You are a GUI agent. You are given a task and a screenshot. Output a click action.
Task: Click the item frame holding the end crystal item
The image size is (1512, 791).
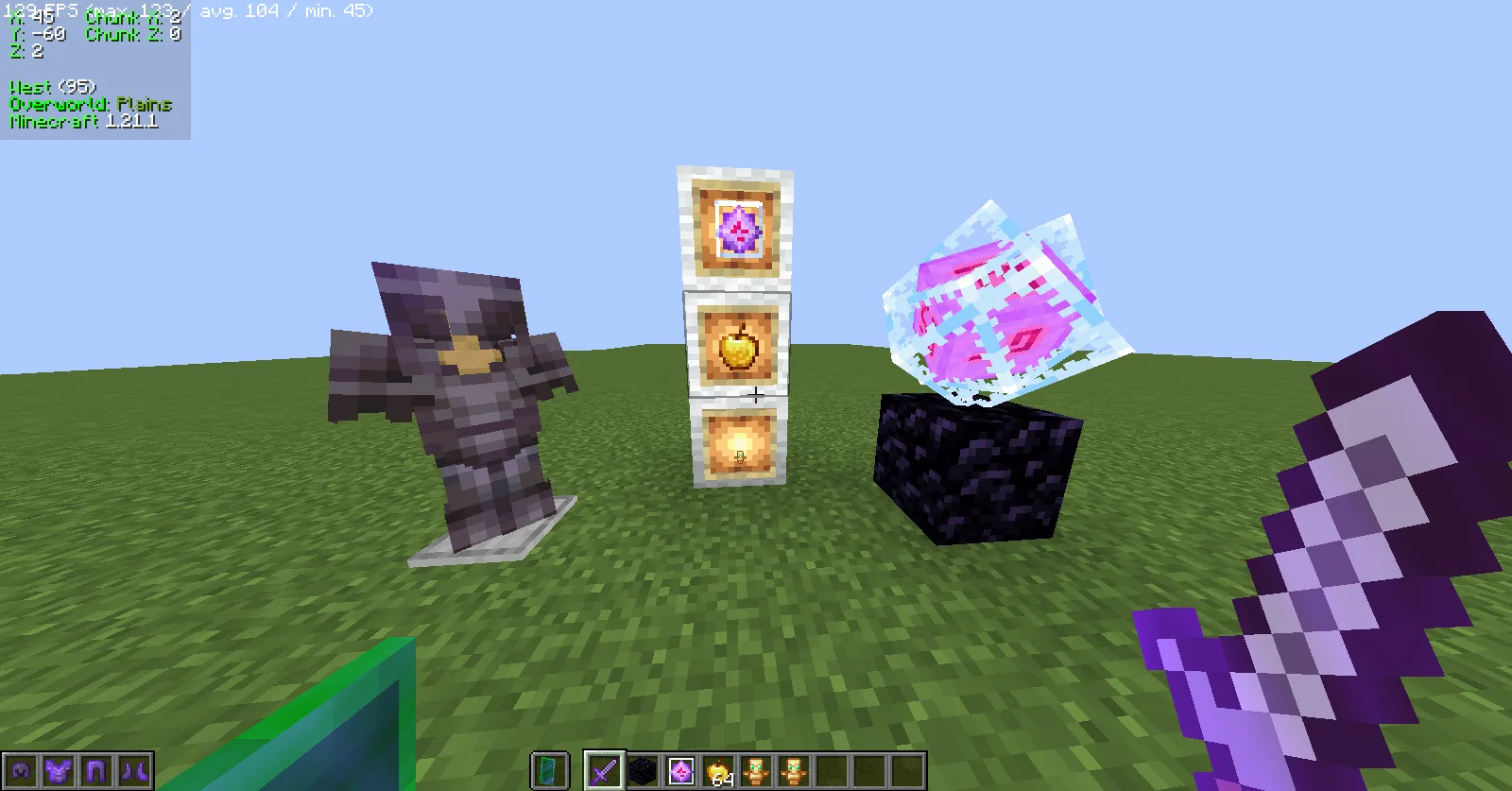tap(735, 228)
